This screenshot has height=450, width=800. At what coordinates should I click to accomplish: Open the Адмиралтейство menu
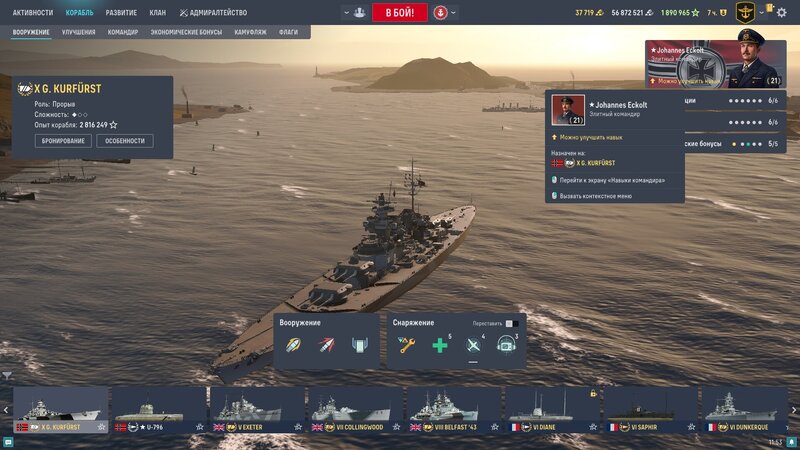click(x=212, y=13)
